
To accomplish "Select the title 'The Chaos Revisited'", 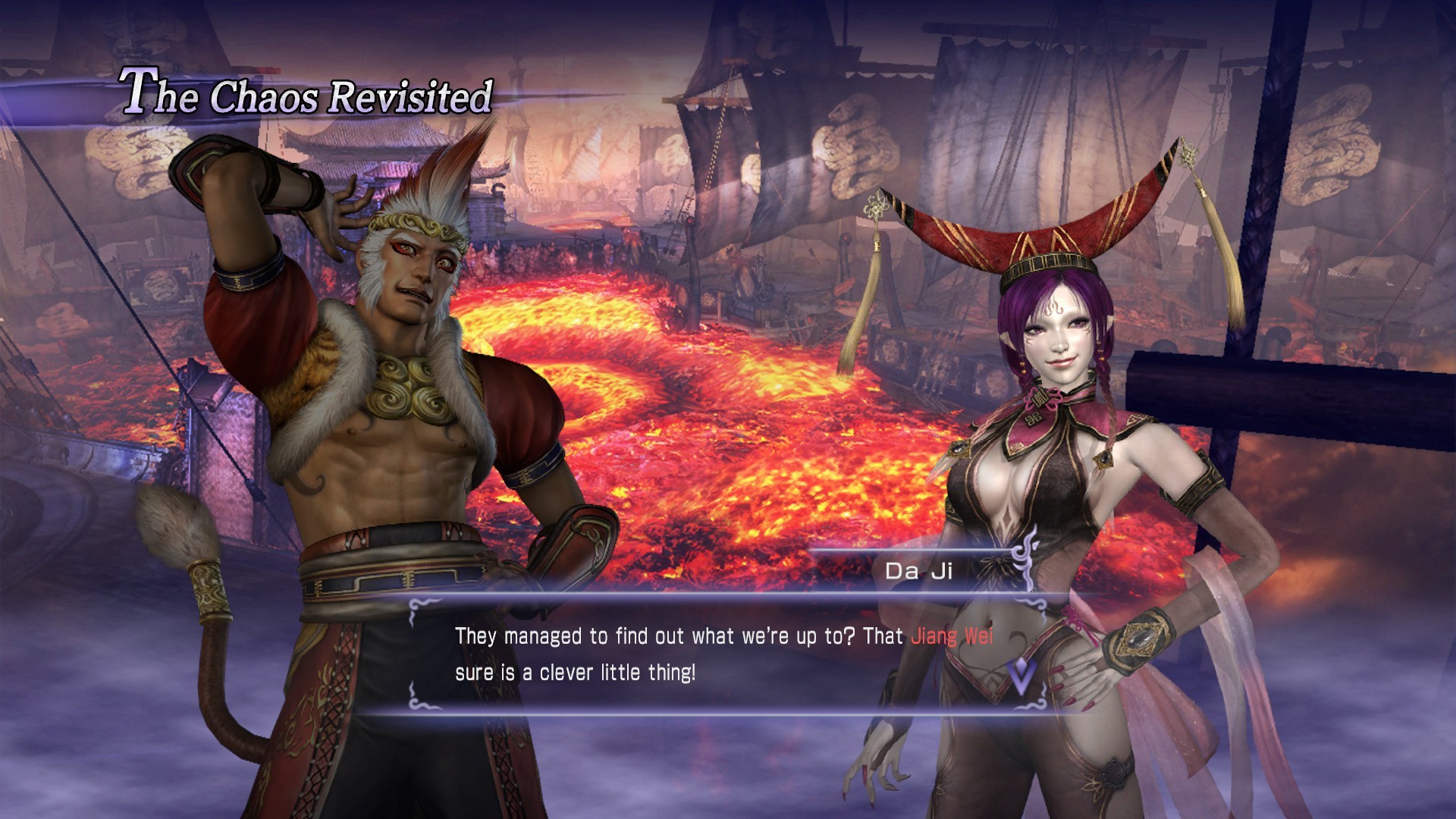I will 303,95.
